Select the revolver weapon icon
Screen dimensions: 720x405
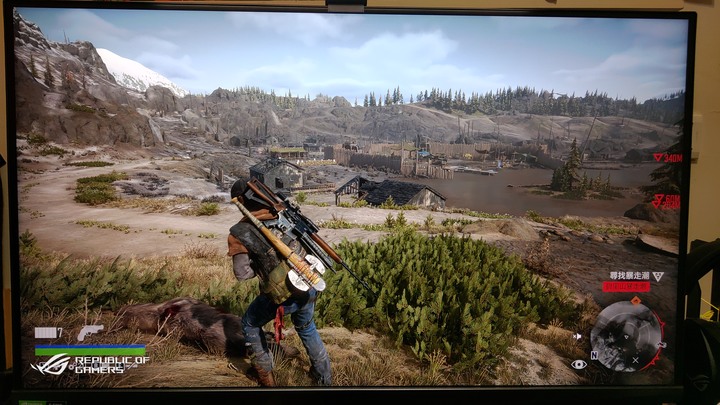[90, 331]
